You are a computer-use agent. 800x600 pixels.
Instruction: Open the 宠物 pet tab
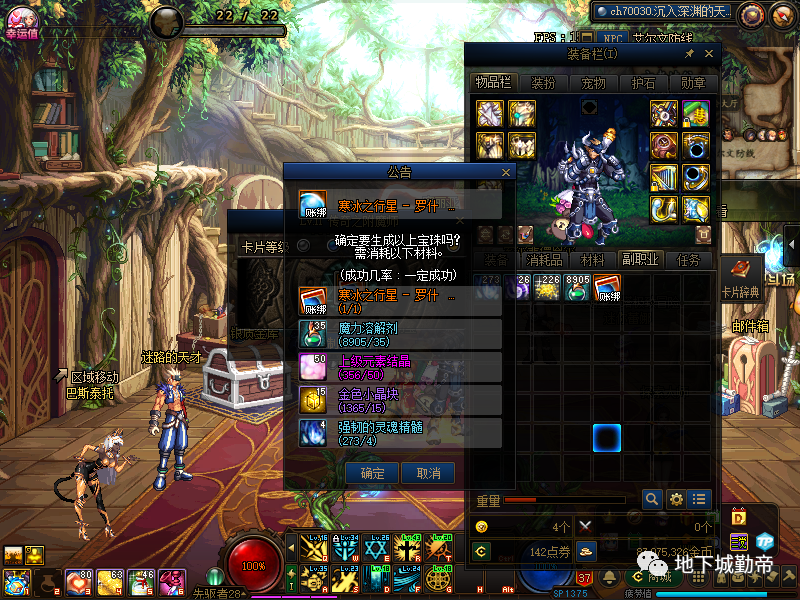(594, 84)
